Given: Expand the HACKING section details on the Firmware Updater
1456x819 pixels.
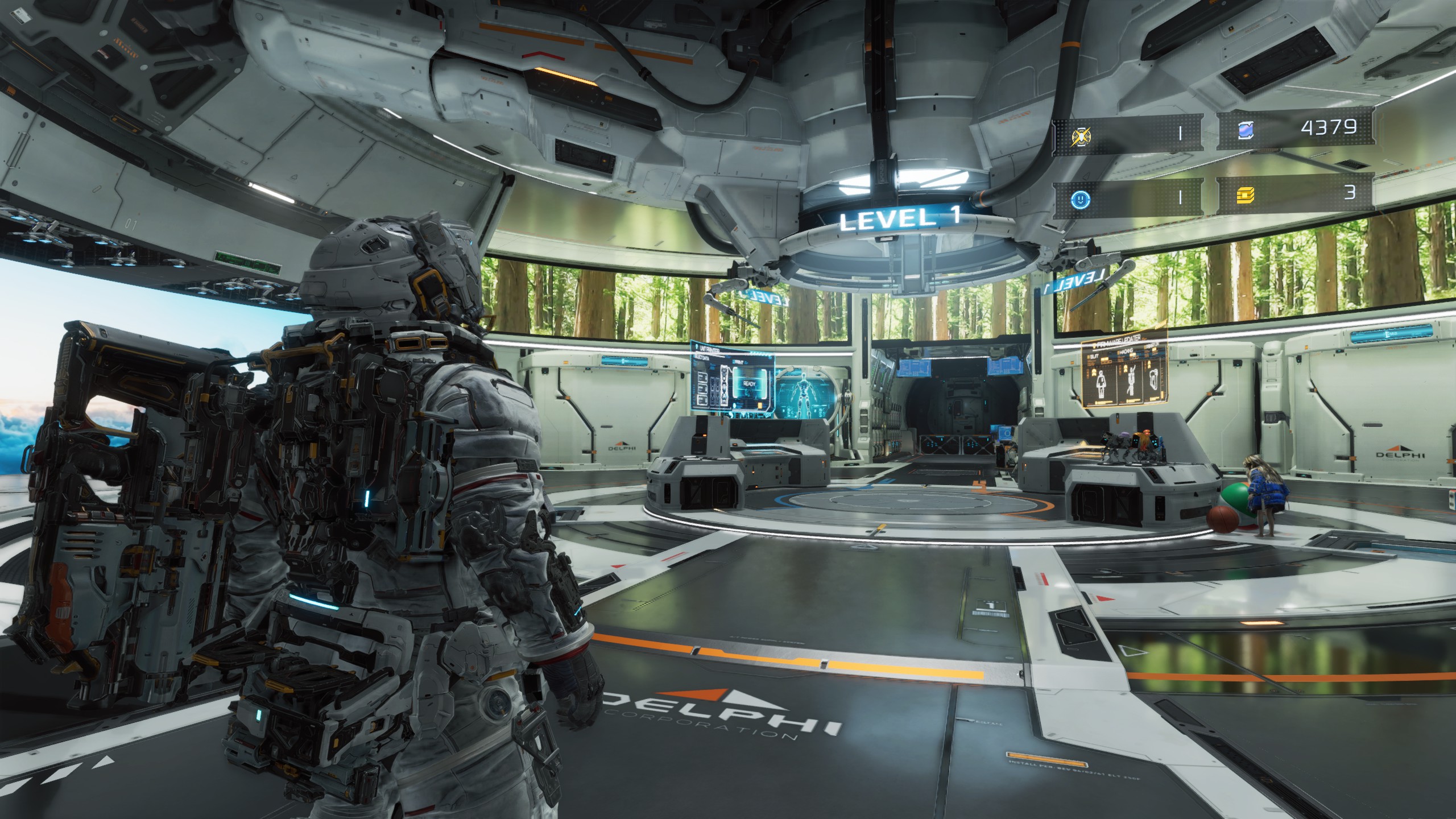Looking at the screenshot, I should pos(1131,380).
